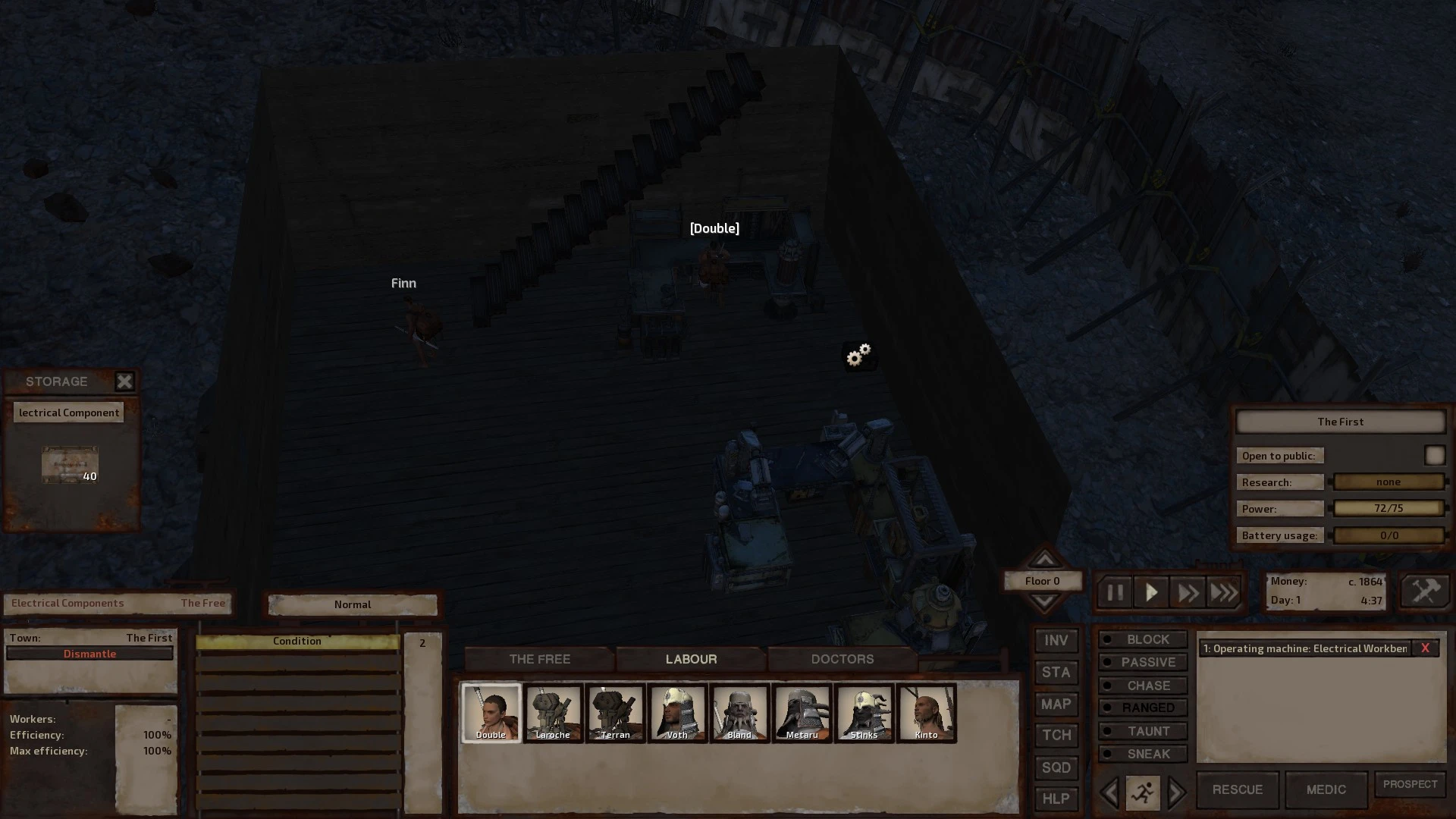Remove the Operating machine job with X
The height and width of the screenshot is (819, 1456).
tap(1425, 648)
